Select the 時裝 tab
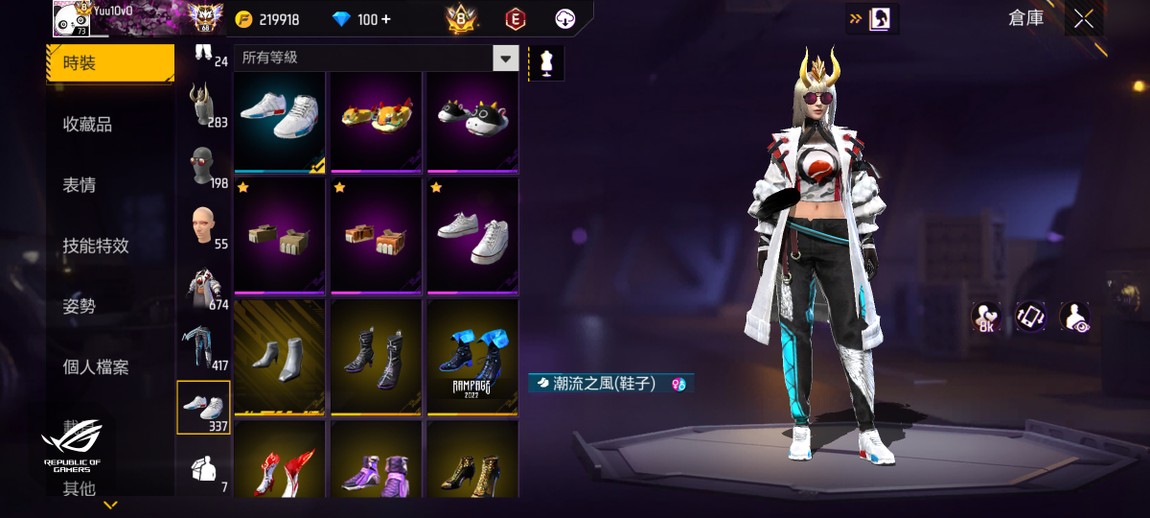The width and height of the screenshot is (1150, 518). [109, 63]
